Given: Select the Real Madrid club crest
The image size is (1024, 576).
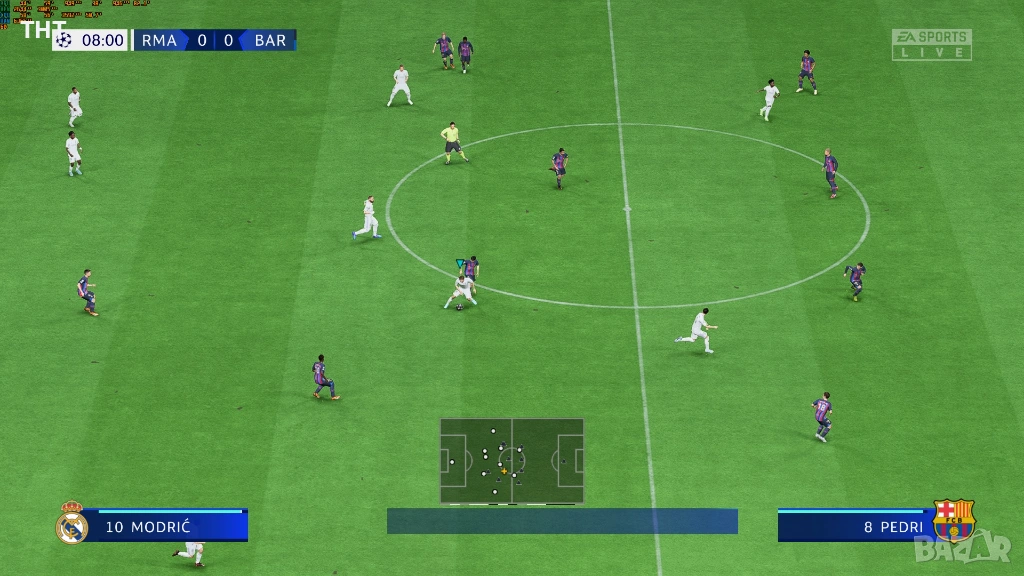Looking at the screenshot, I should 72,523.
